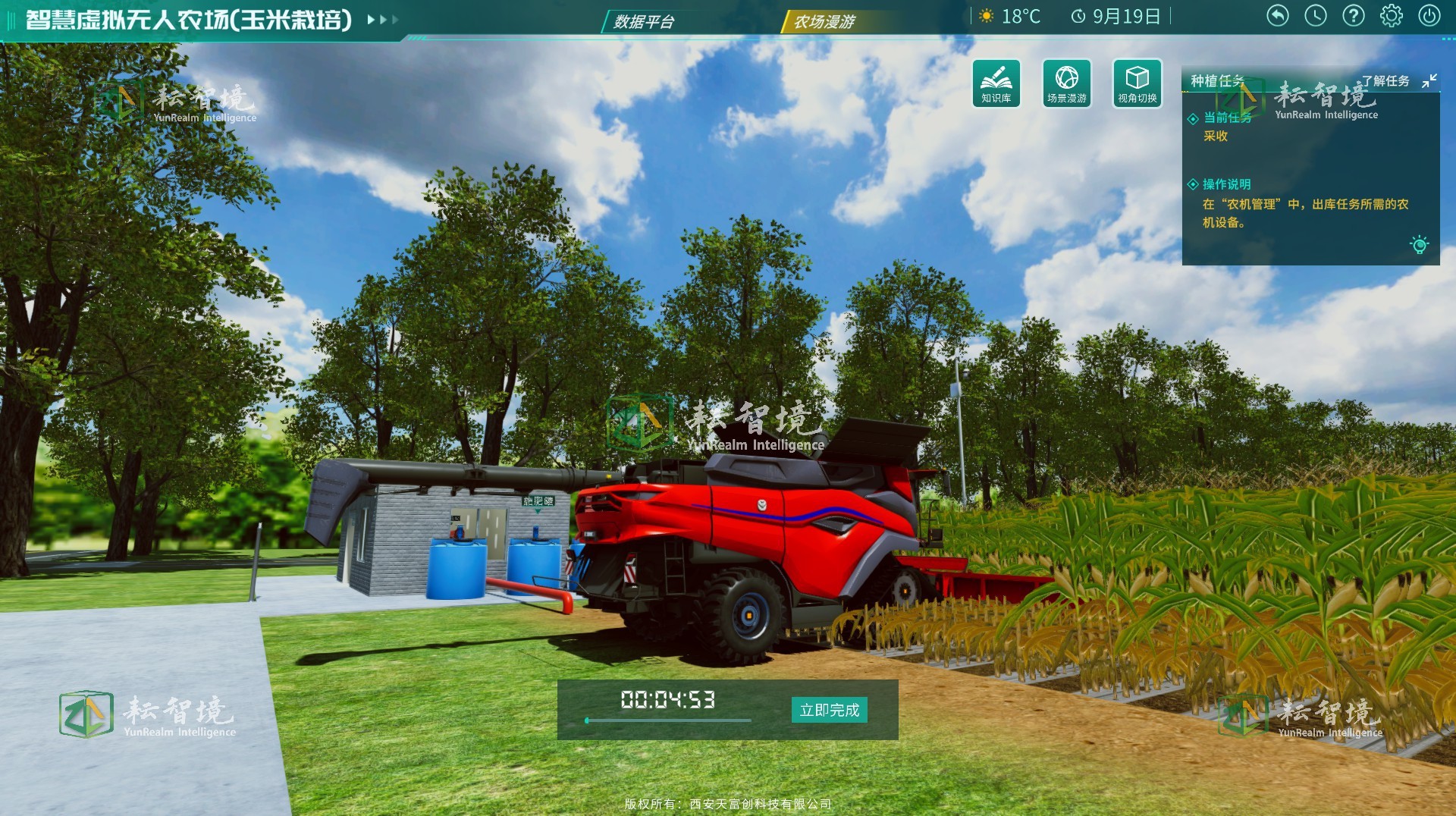Open the clock time control icon
The height and width of the screenshot is (816, 1456).
click(1316, 16)
